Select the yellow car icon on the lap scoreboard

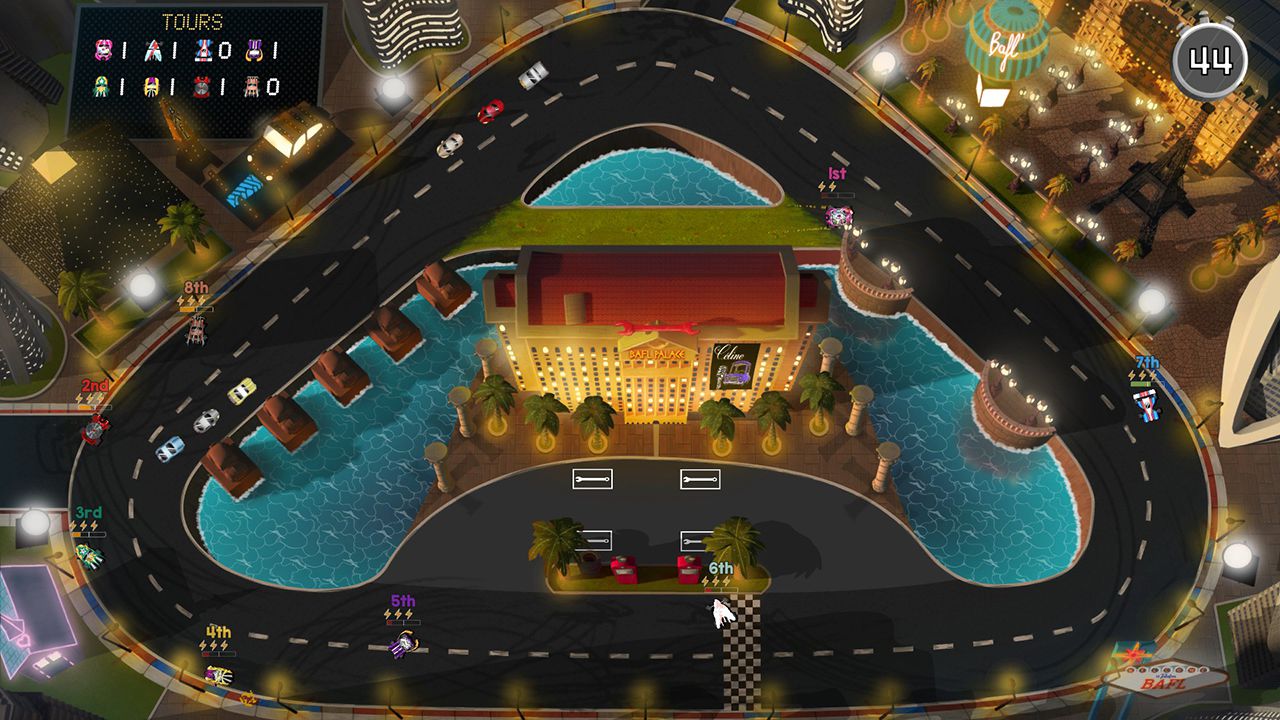151,86
